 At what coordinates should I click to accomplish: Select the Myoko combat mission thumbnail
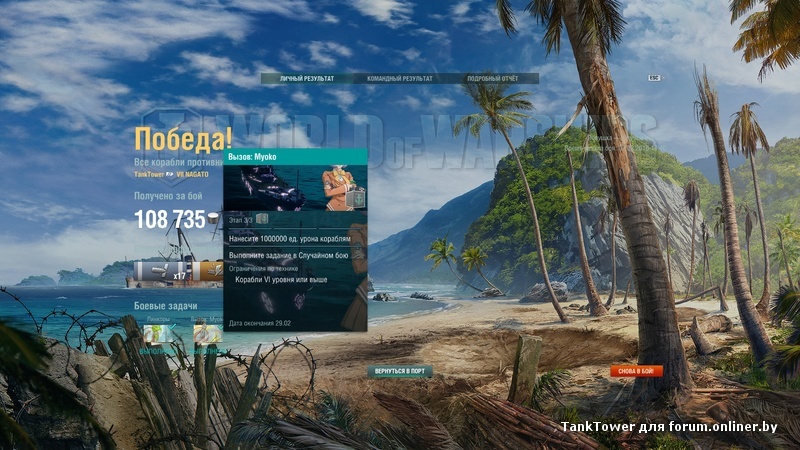[207, 334]
